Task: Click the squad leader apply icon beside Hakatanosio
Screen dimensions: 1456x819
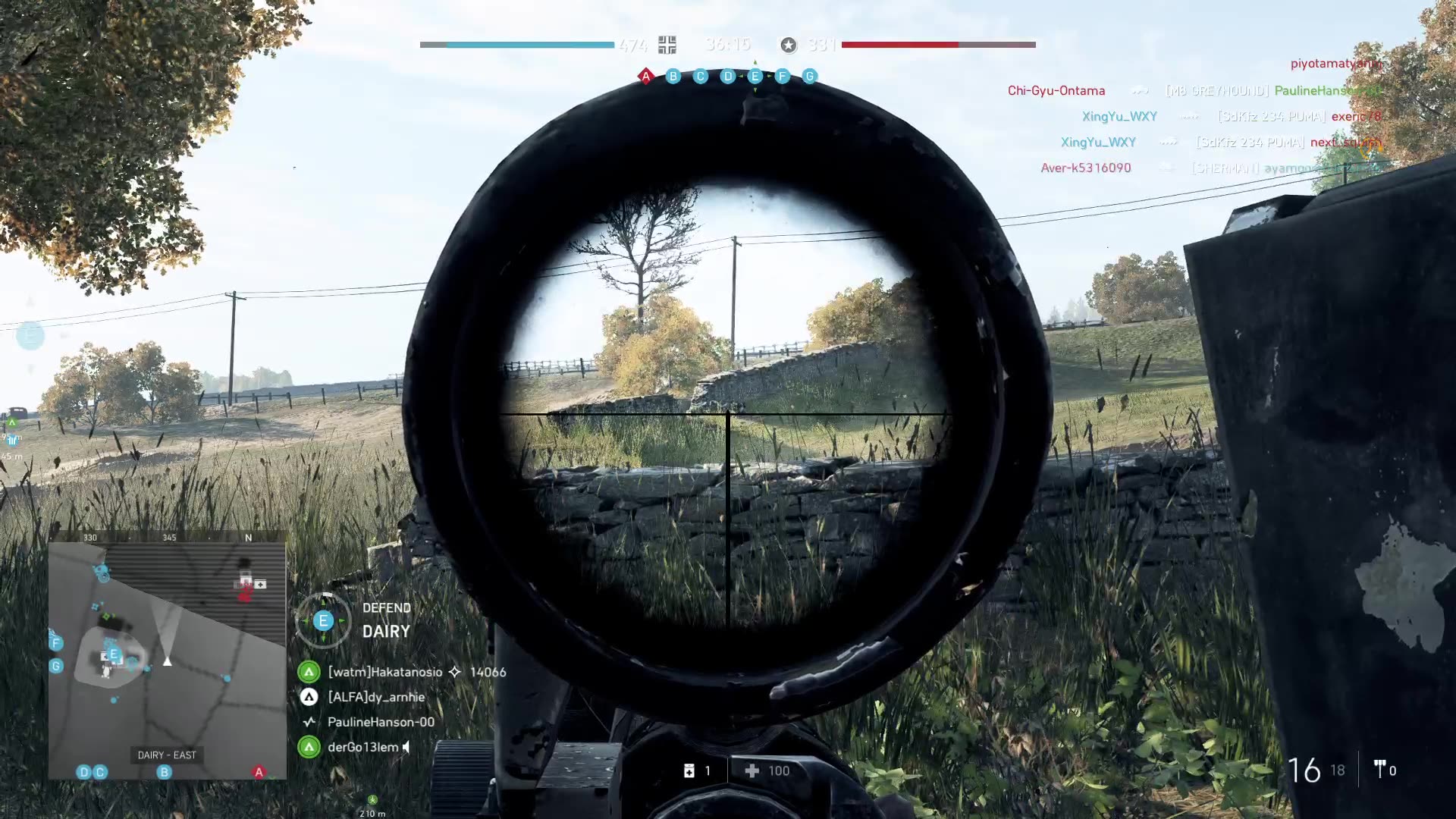Action: [309, 671]
